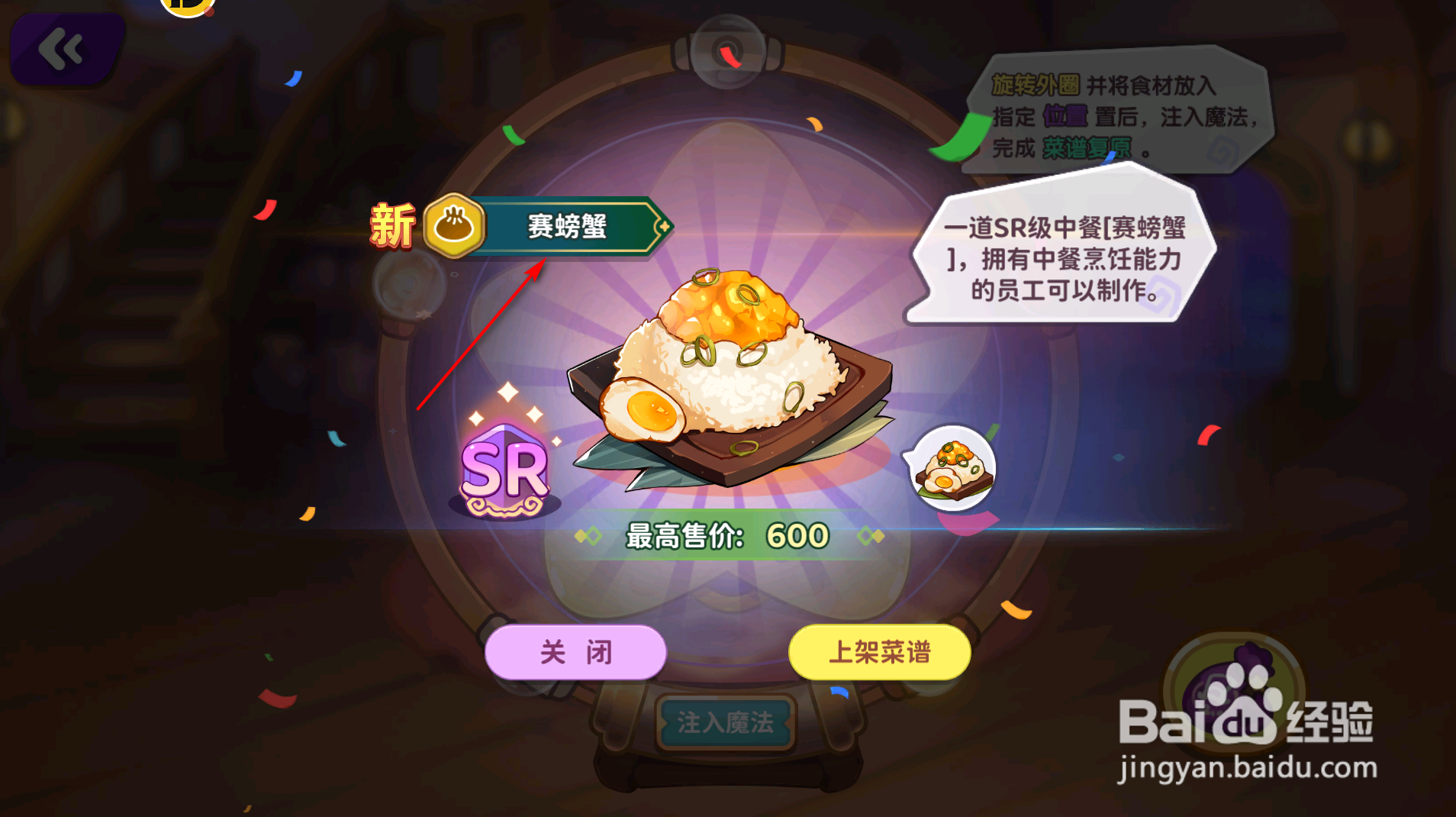The width and height of the screenshot is (1456, 817).
Task: Click the camera-like ornament at top center
Action: (730, 53)
